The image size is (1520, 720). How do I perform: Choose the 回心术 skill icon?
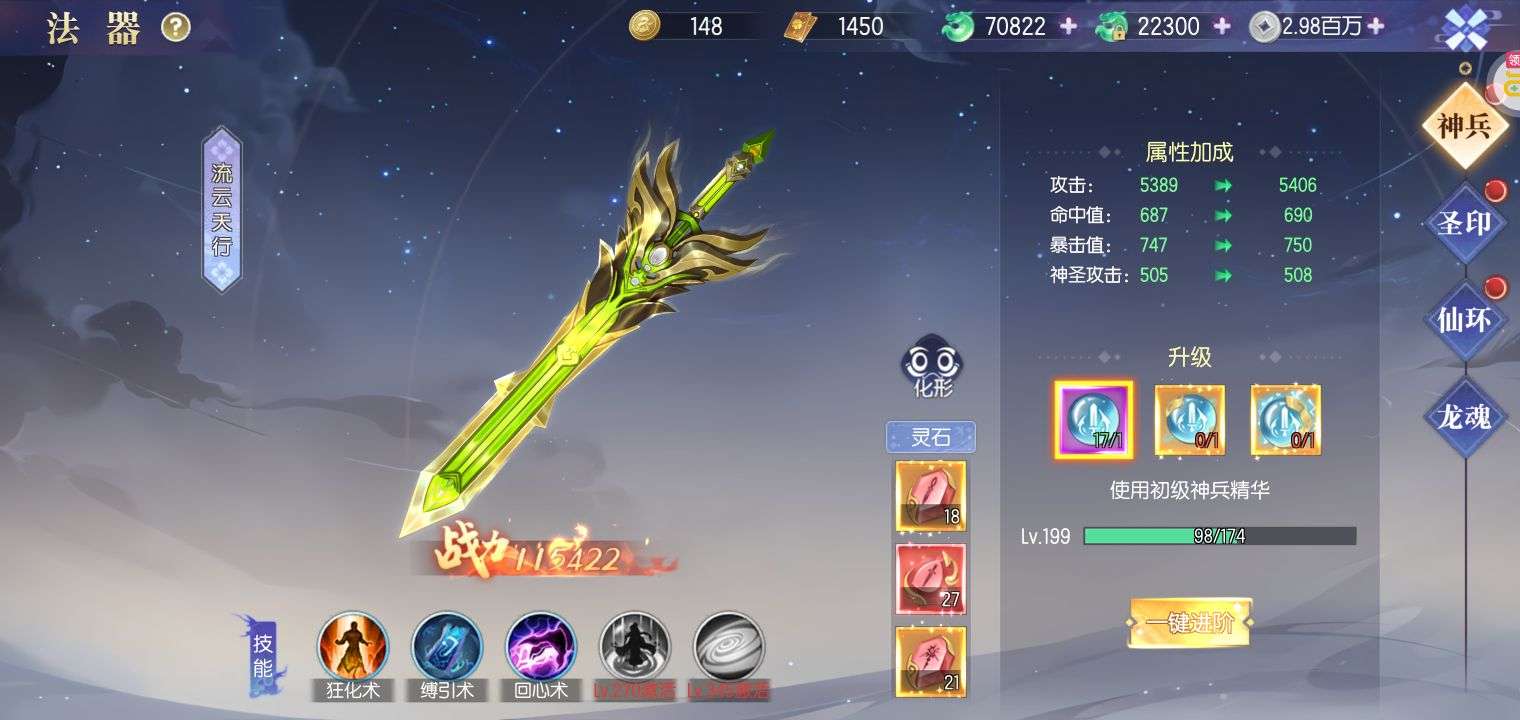(541, 647)
